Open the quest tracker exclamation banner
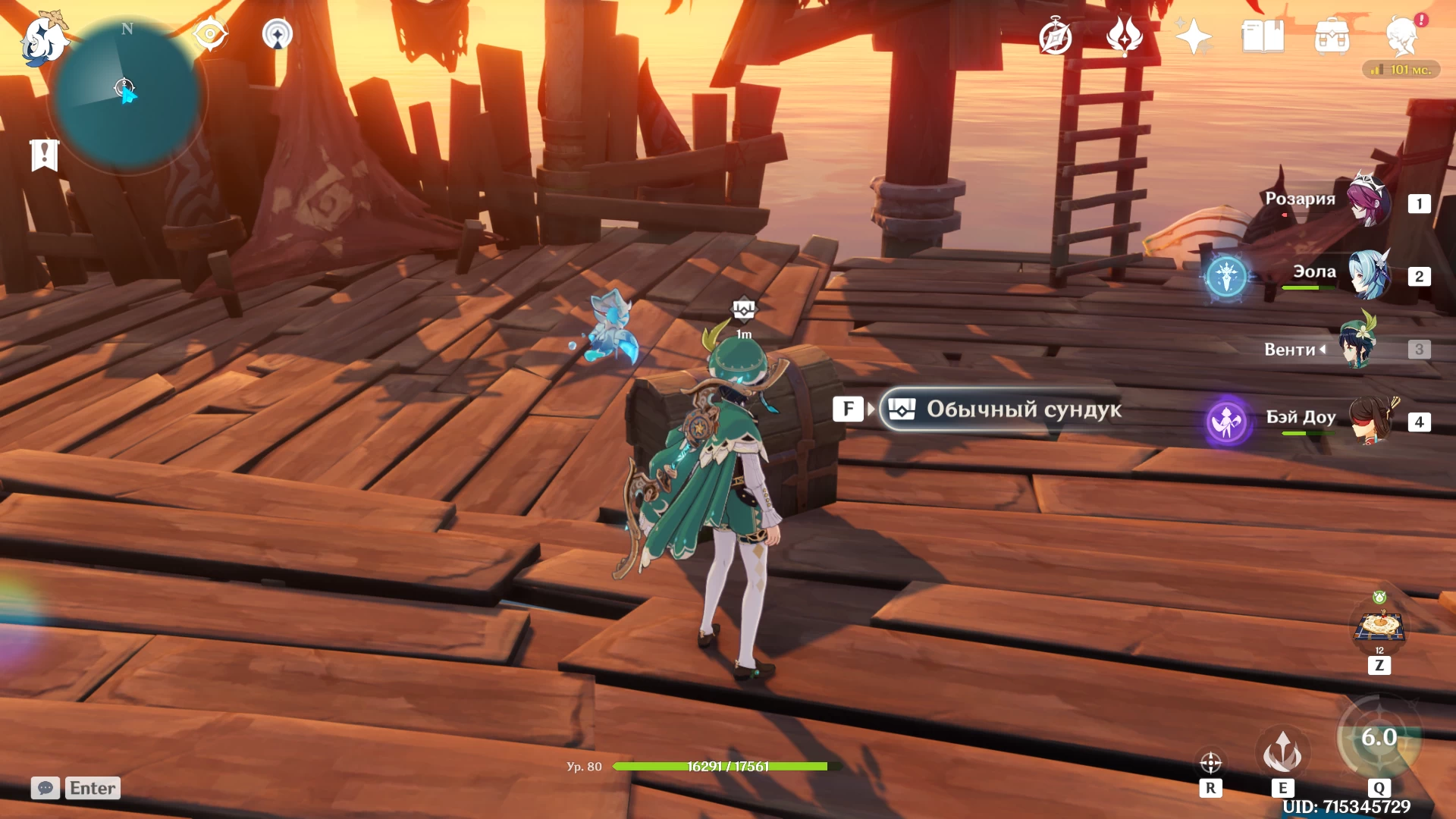 coord(44,155)
